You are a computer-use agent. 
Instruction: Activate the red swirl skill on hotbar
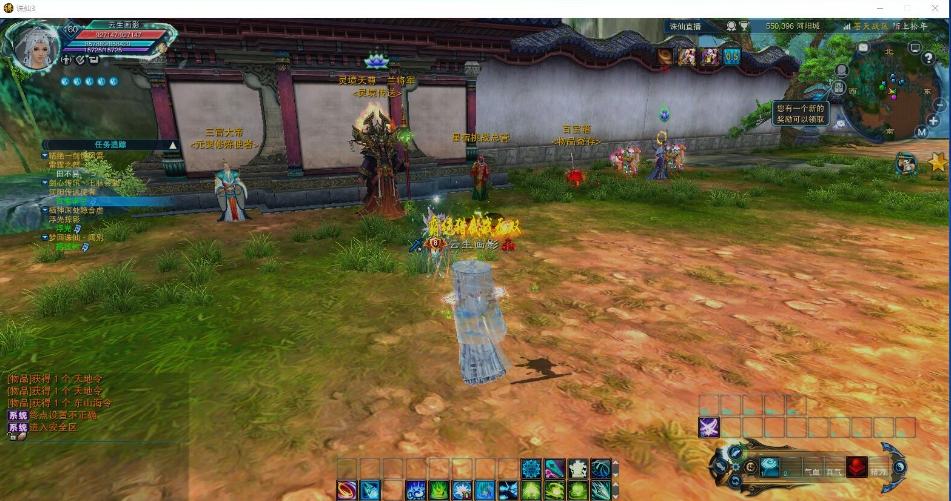click(347, 490)
